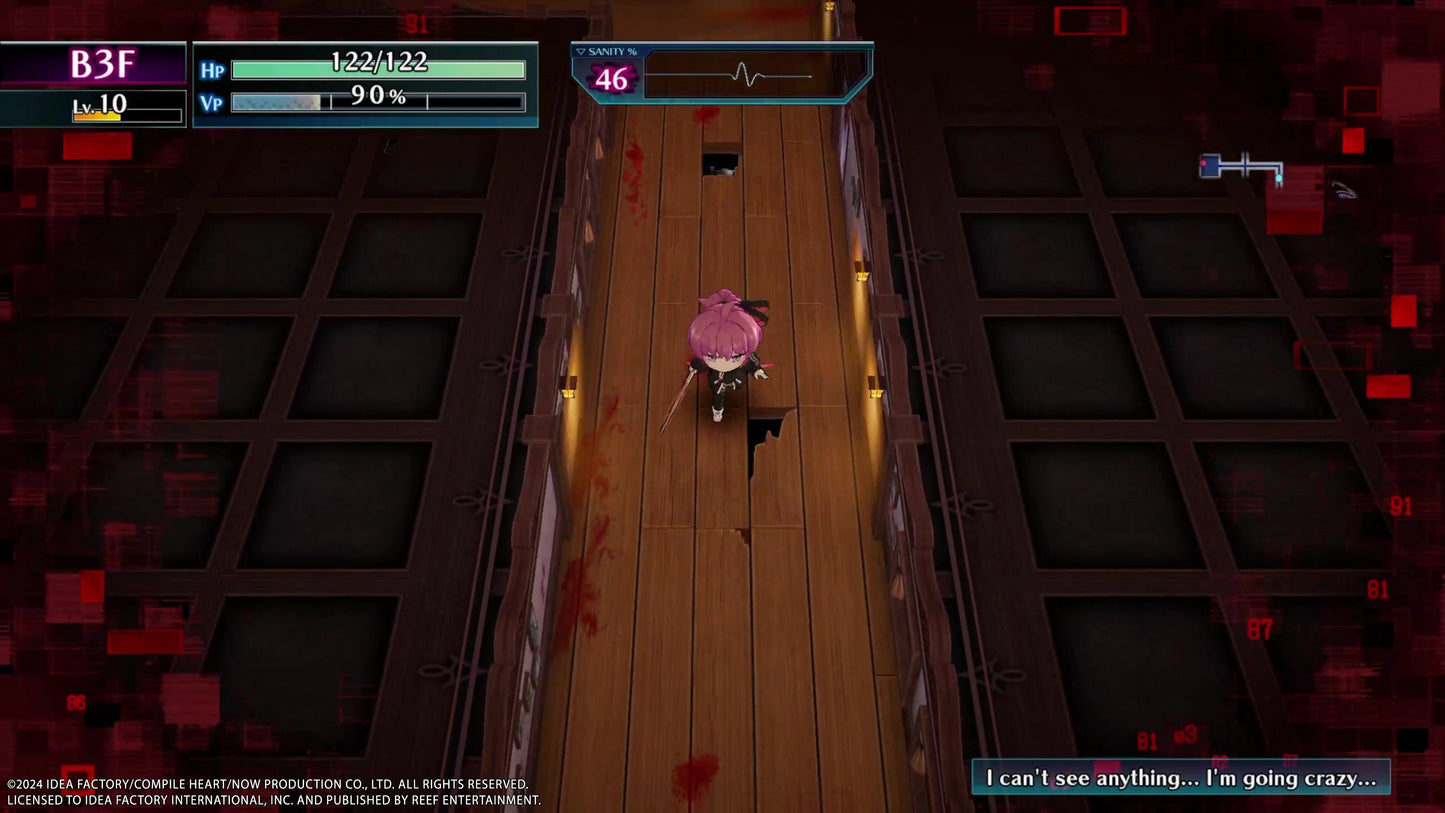This screenshot has width=1445, height=813.
Task: Select the cyan objective dot on the minimap
Action: [x=1279, y=178]
